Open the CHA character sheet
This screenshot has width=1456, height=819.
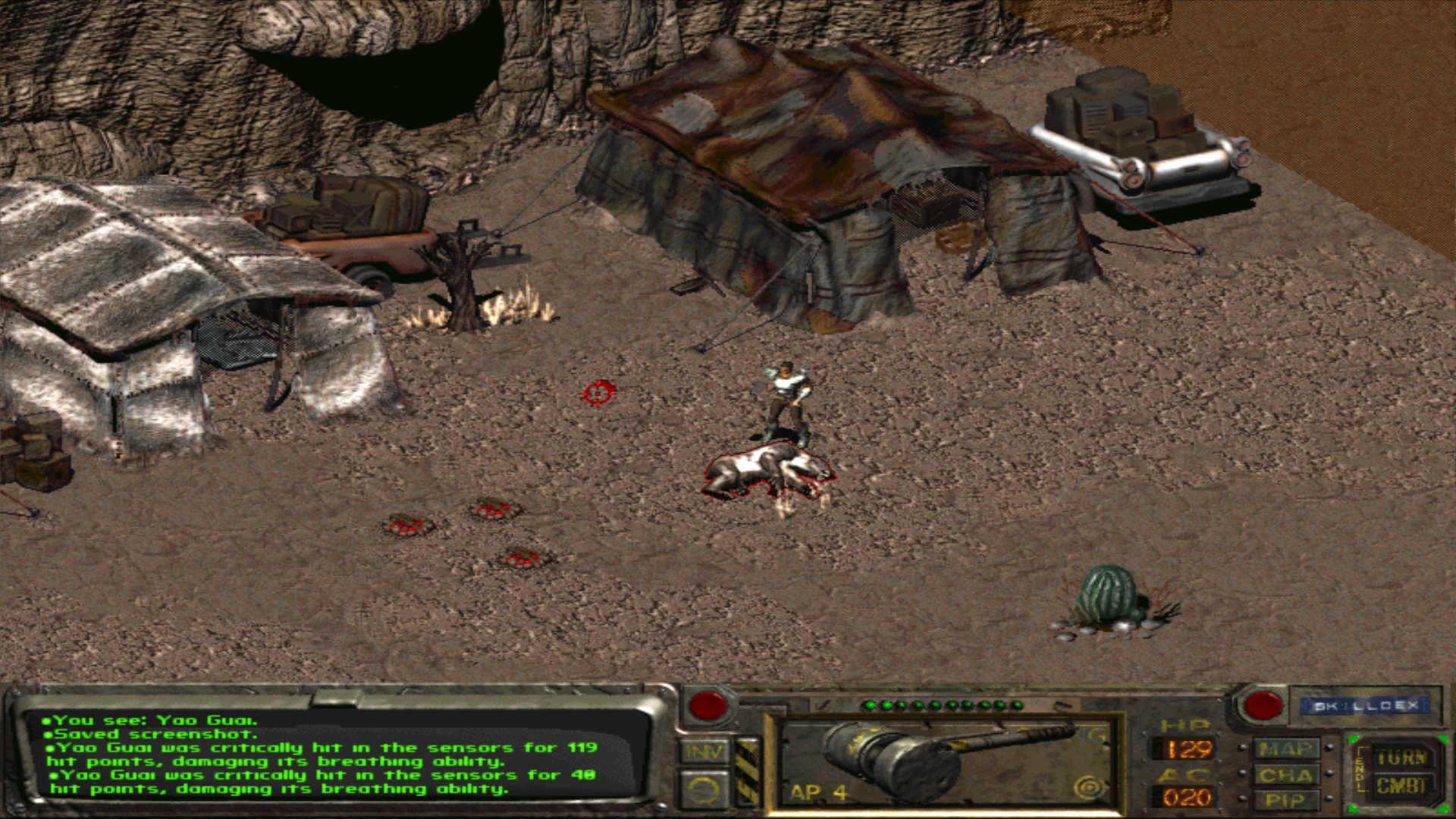1285,775
